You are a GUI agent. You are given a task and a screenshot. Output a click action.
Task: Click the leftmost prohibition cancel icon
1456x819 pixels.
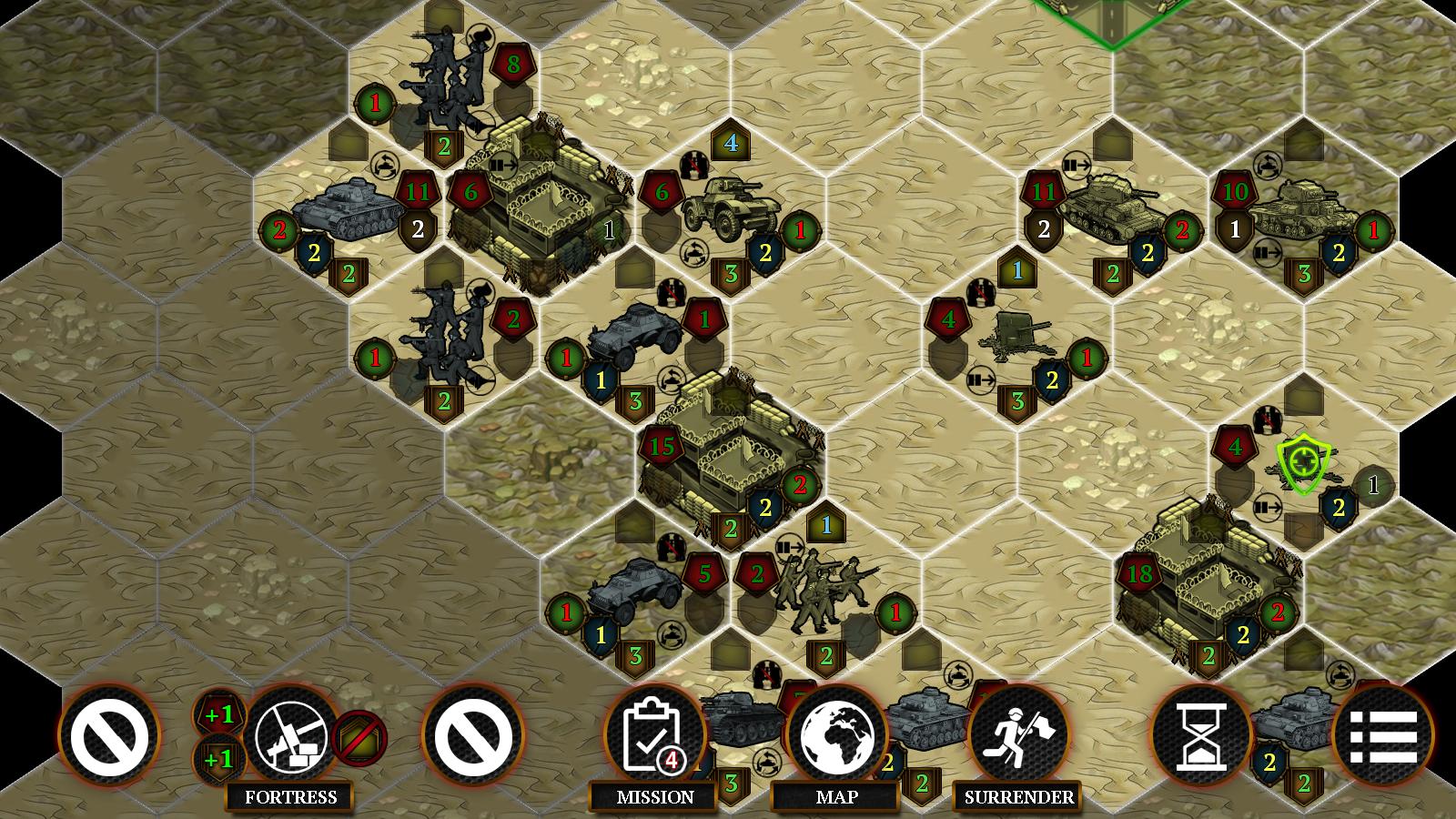click(x=109, y=737)
